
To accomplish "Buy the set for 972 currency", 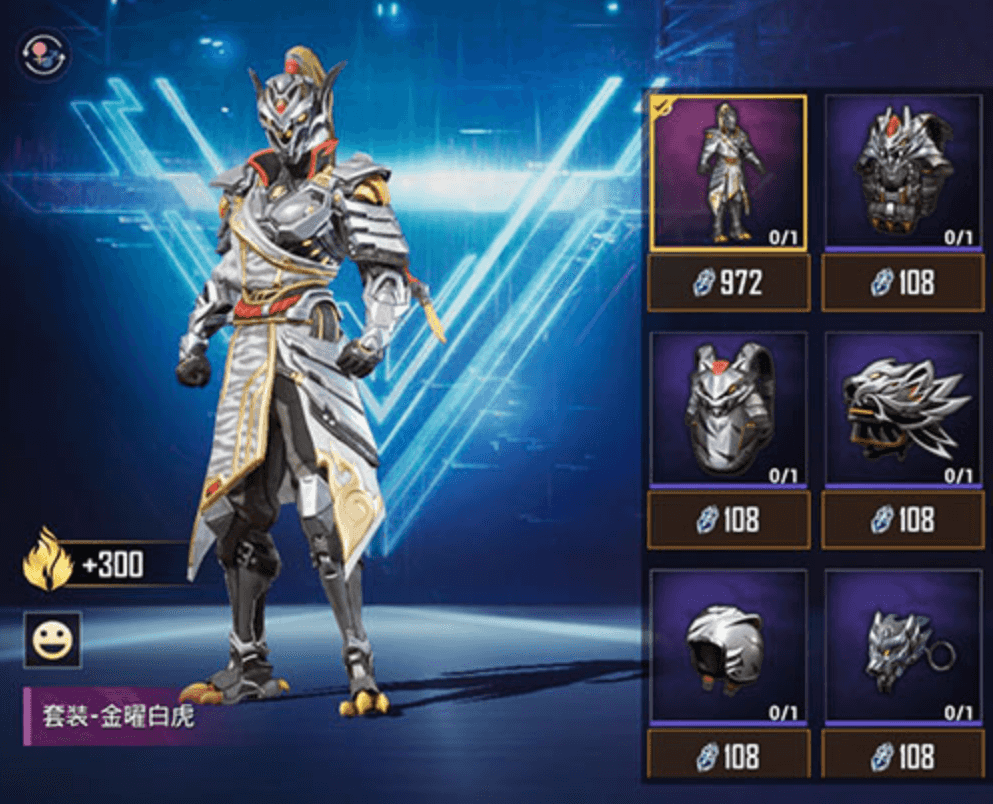I will click(x=728, y=283).
